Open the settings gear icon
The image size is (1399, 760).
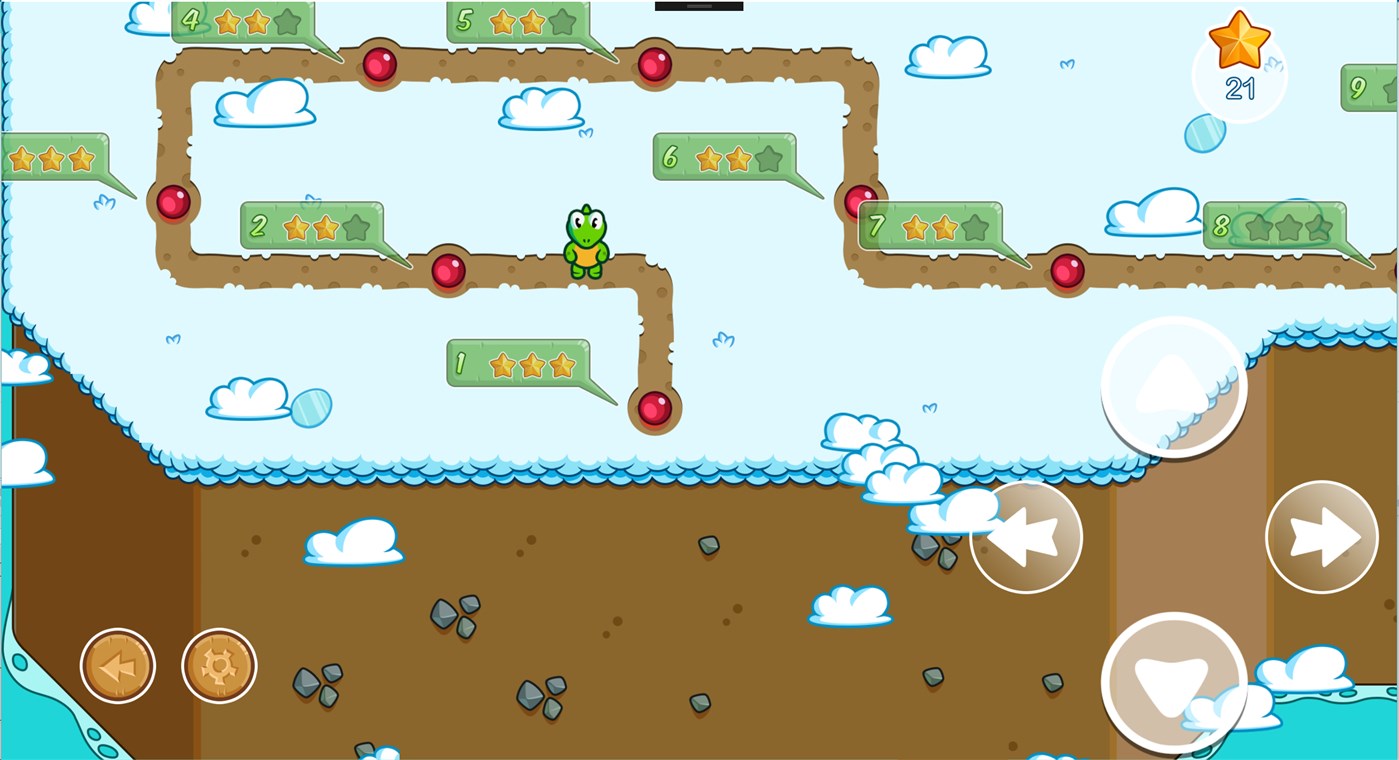point(219,665)
